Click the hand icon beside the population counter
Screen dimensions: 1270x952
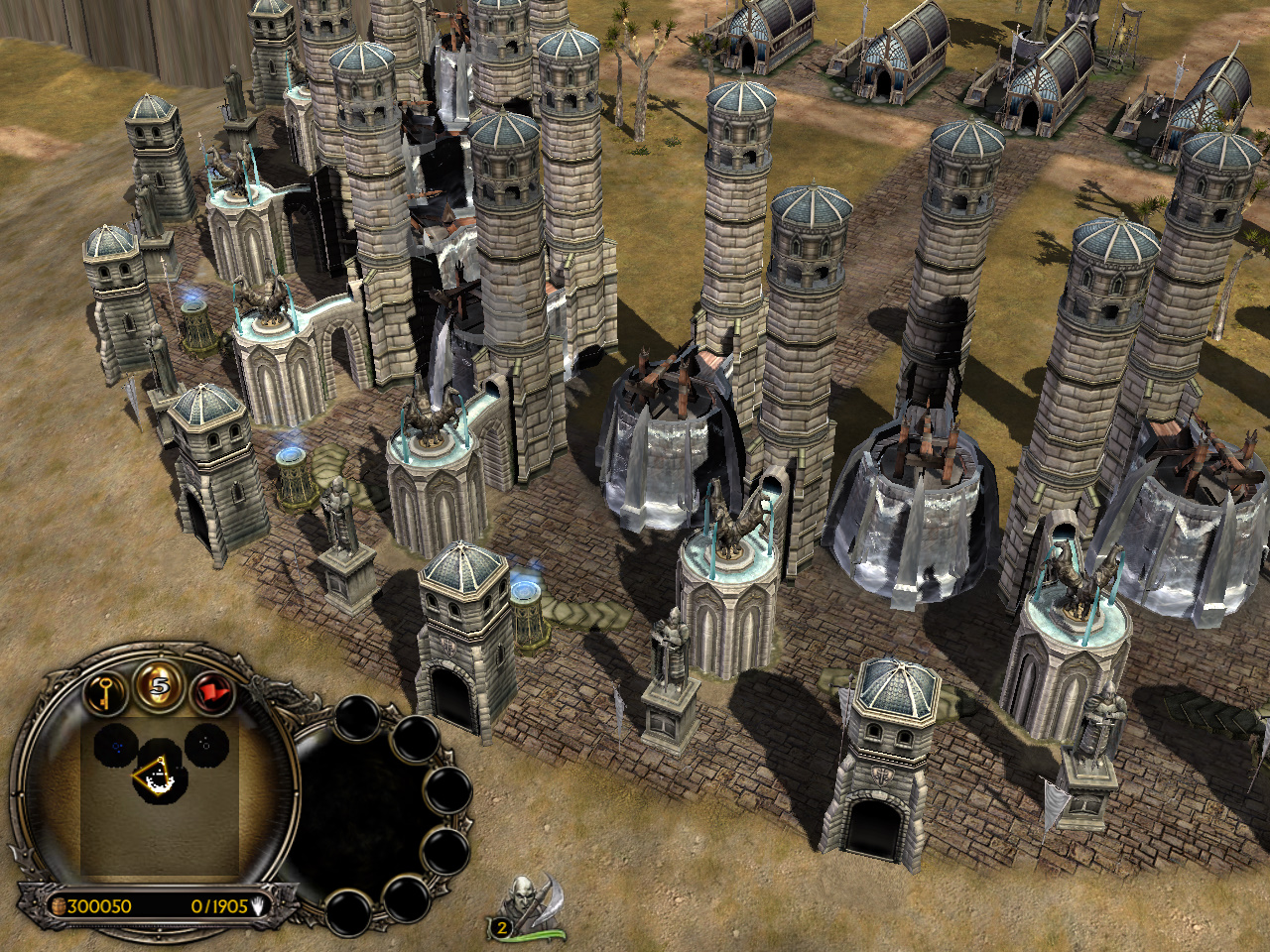pyautogui.click(x=258, y=905)
